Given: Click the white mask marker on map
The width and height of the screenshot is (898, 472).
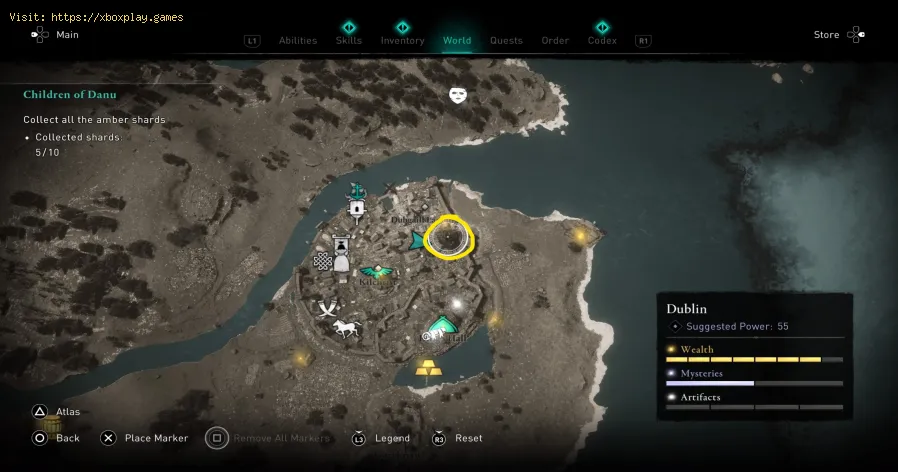Looking at the screenshot, I should pyautogui.click(x=458, y=95).
